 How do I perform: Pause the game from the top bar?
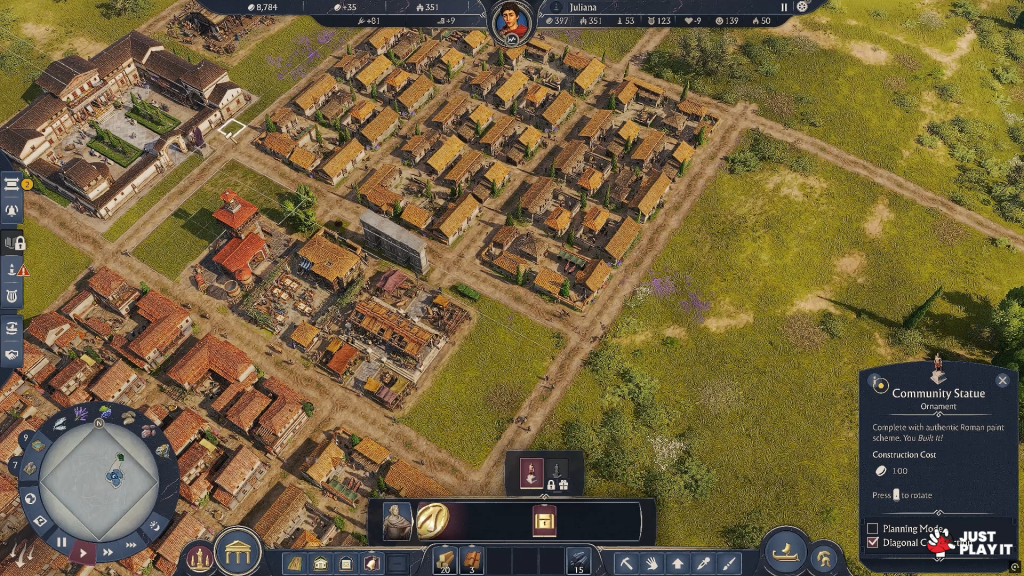coord(784,7)
